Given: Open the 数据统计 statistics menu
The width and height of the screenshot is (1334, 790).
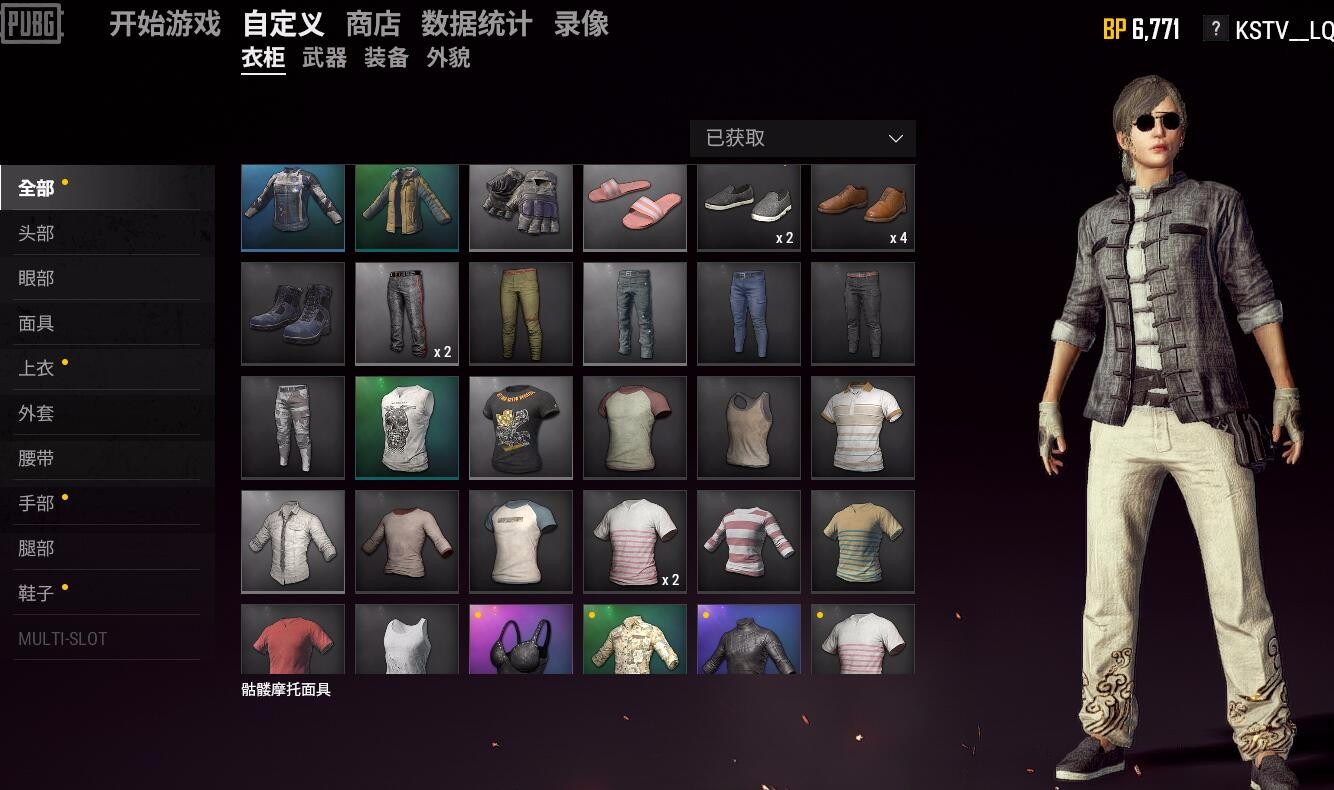Looking at the screenshot, I should point(476,25).
